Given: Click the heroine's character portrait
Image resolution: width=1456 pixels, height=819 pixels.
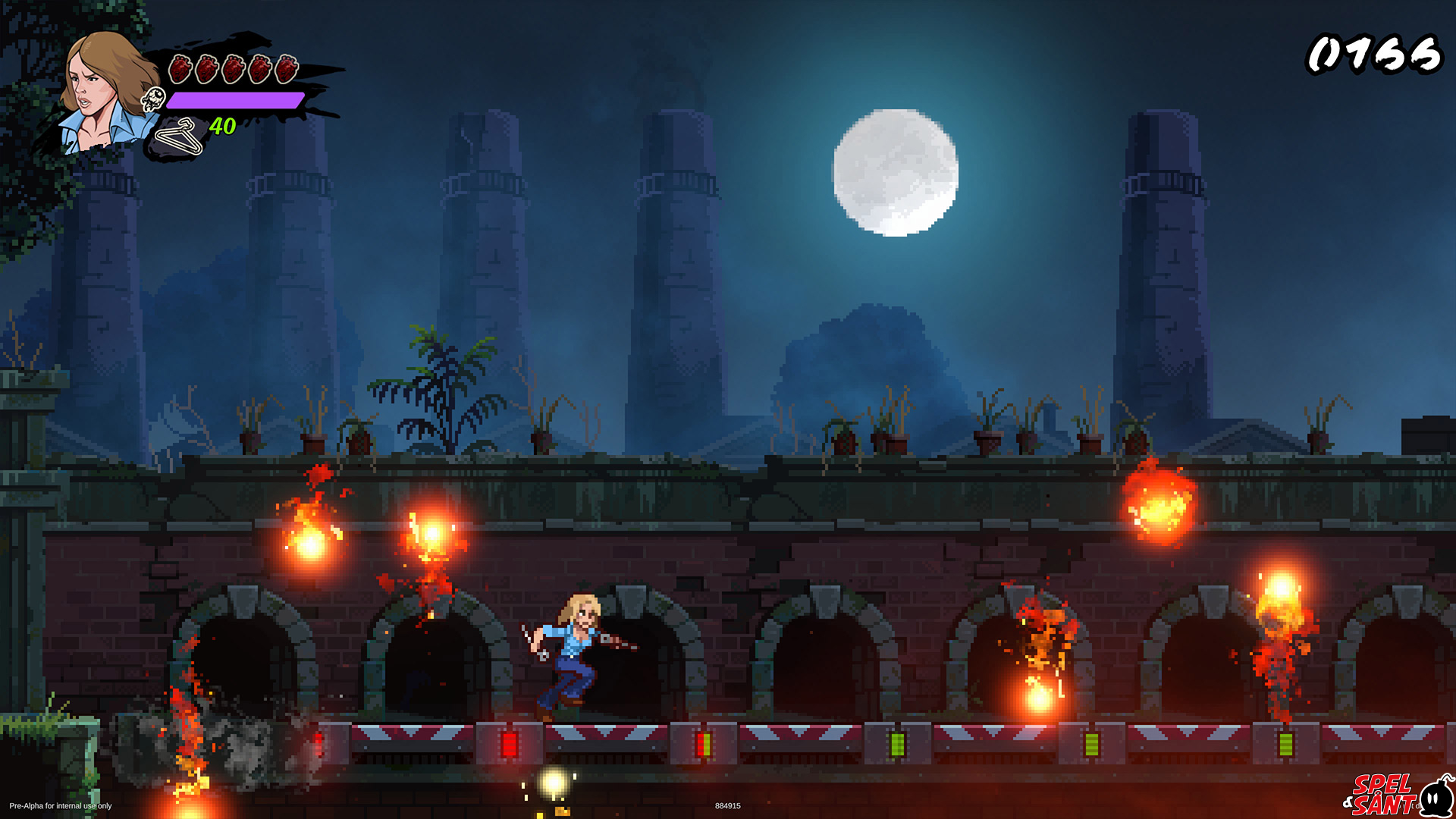Looking at the screenshot, I should point(105,93).
